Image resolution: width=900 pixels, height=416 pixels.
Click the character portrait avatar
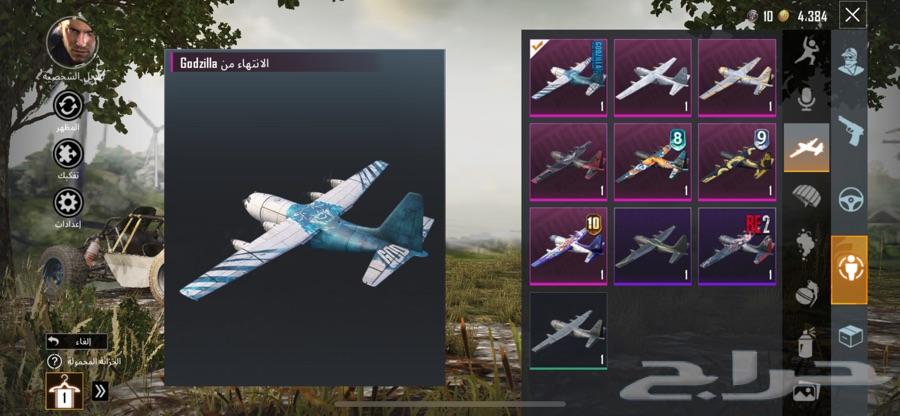coord(72,43)
